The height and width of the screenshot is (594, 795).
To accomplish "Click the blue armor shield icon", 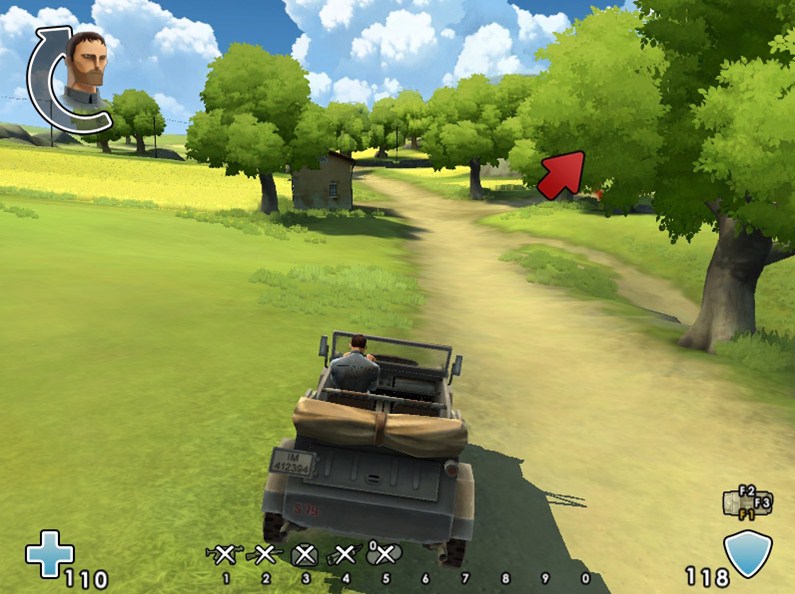I will pyautogui.click(x=747, y=554).
